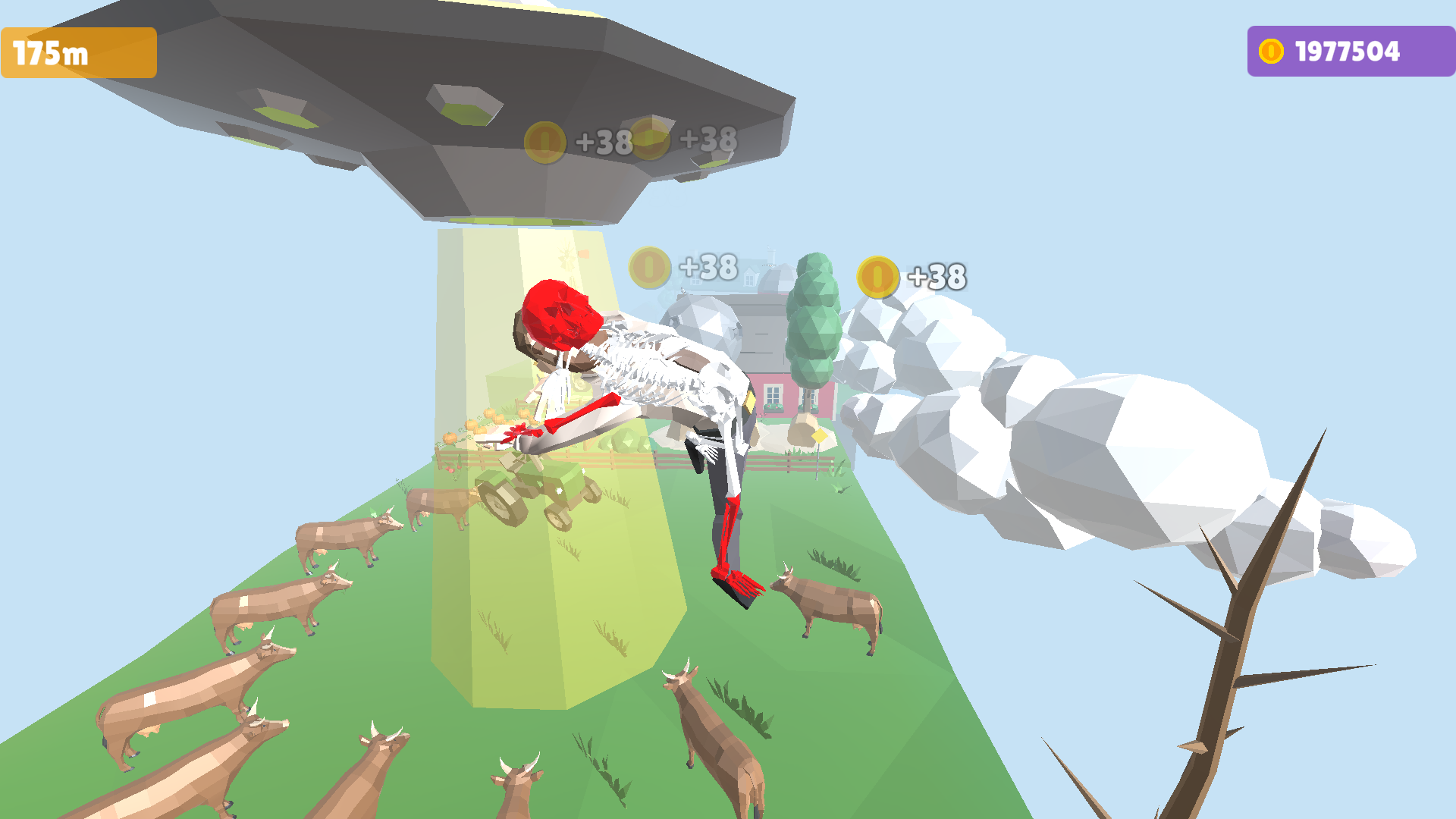Image resolution: width=1456 pixels, height=819 pixels.
Task: Click the coin icon beside the first +38 popup
Action: tap(545, 142)
